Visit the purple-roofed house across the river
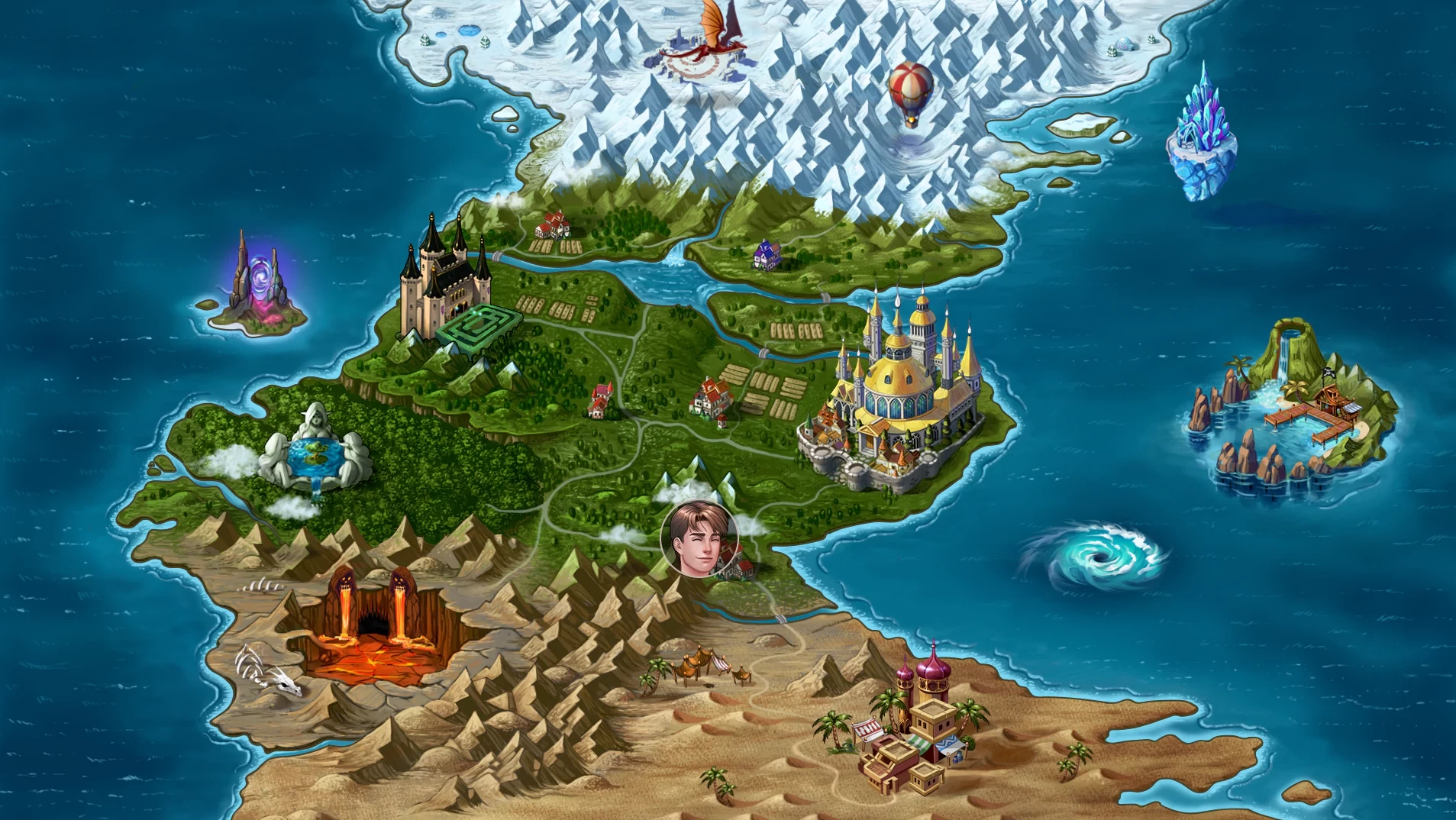 pos(767,255)
